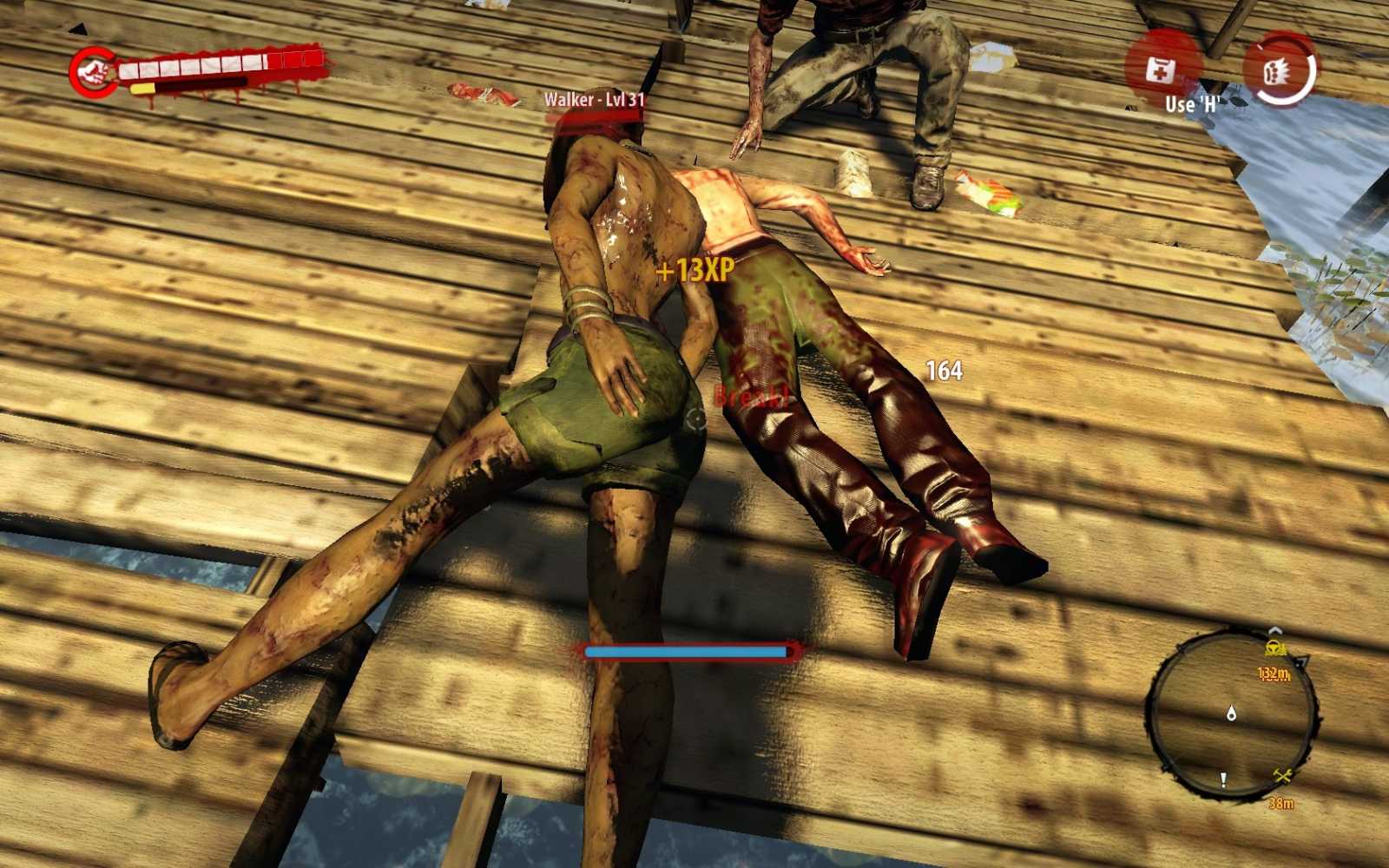The height and width of the screenshot is (868, 1389).
Task: Select the workbench hammer-and-wrench minimap icon
Action: (x=1281, y=774)
